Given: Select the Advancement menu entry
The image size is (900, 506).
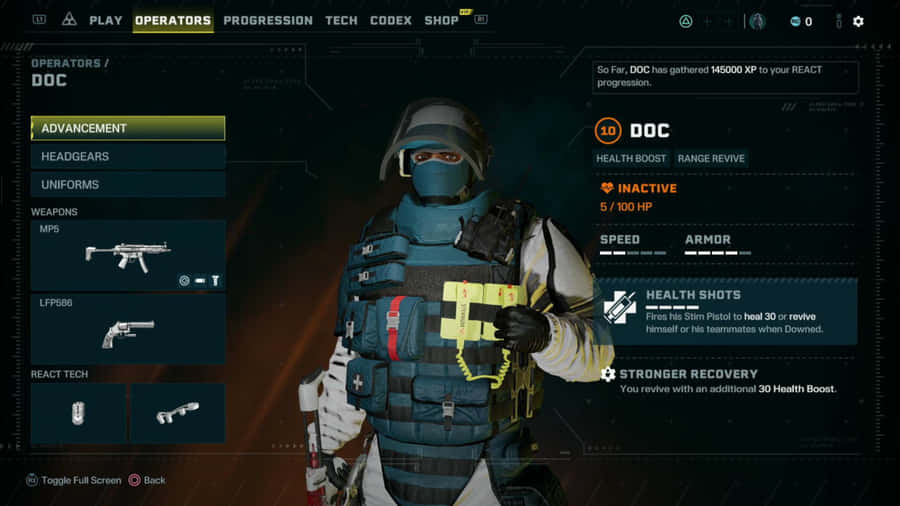Looking at the screenshot, I should pos(128,128).
